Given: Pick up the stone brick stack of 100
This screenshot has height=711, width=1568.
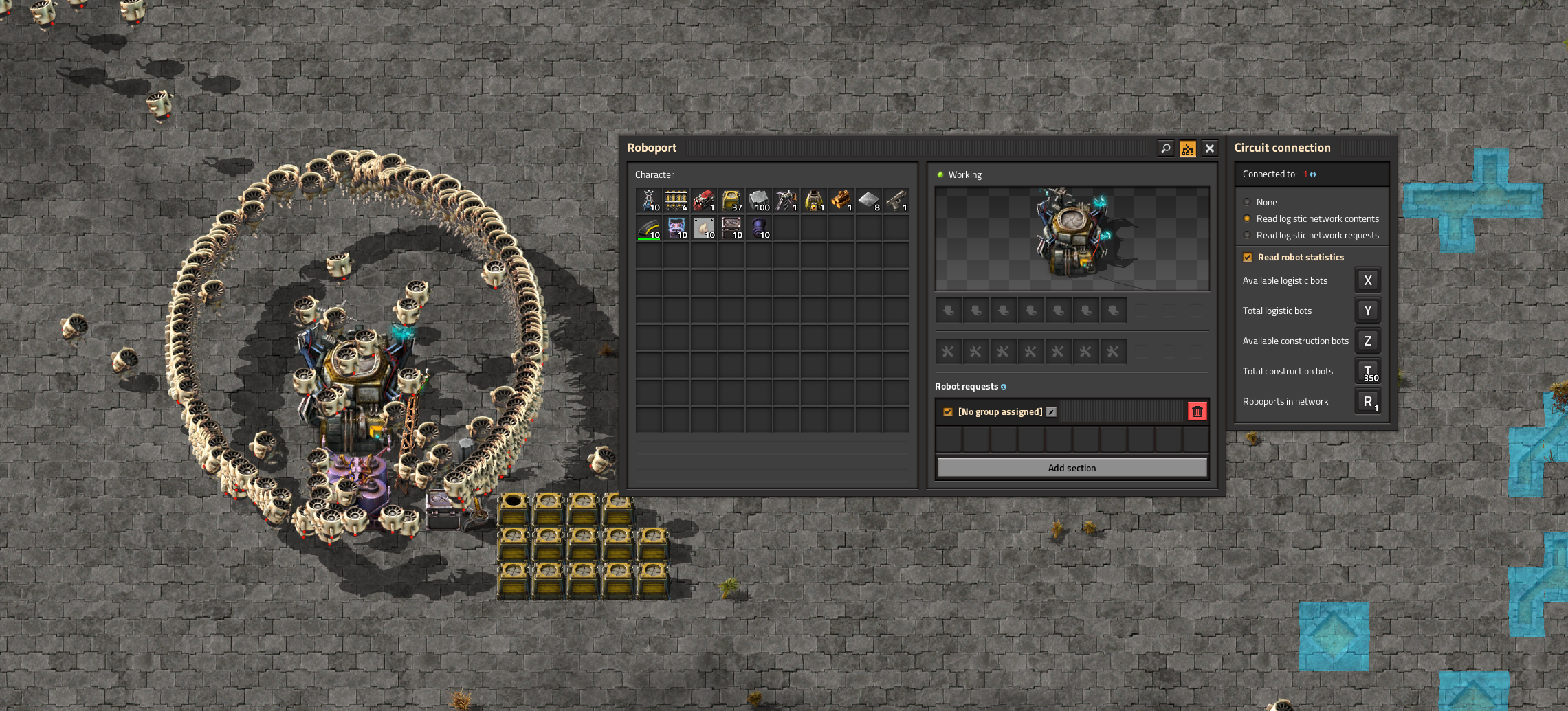Looking at the screenshot, I should click(x=759, y=201).
